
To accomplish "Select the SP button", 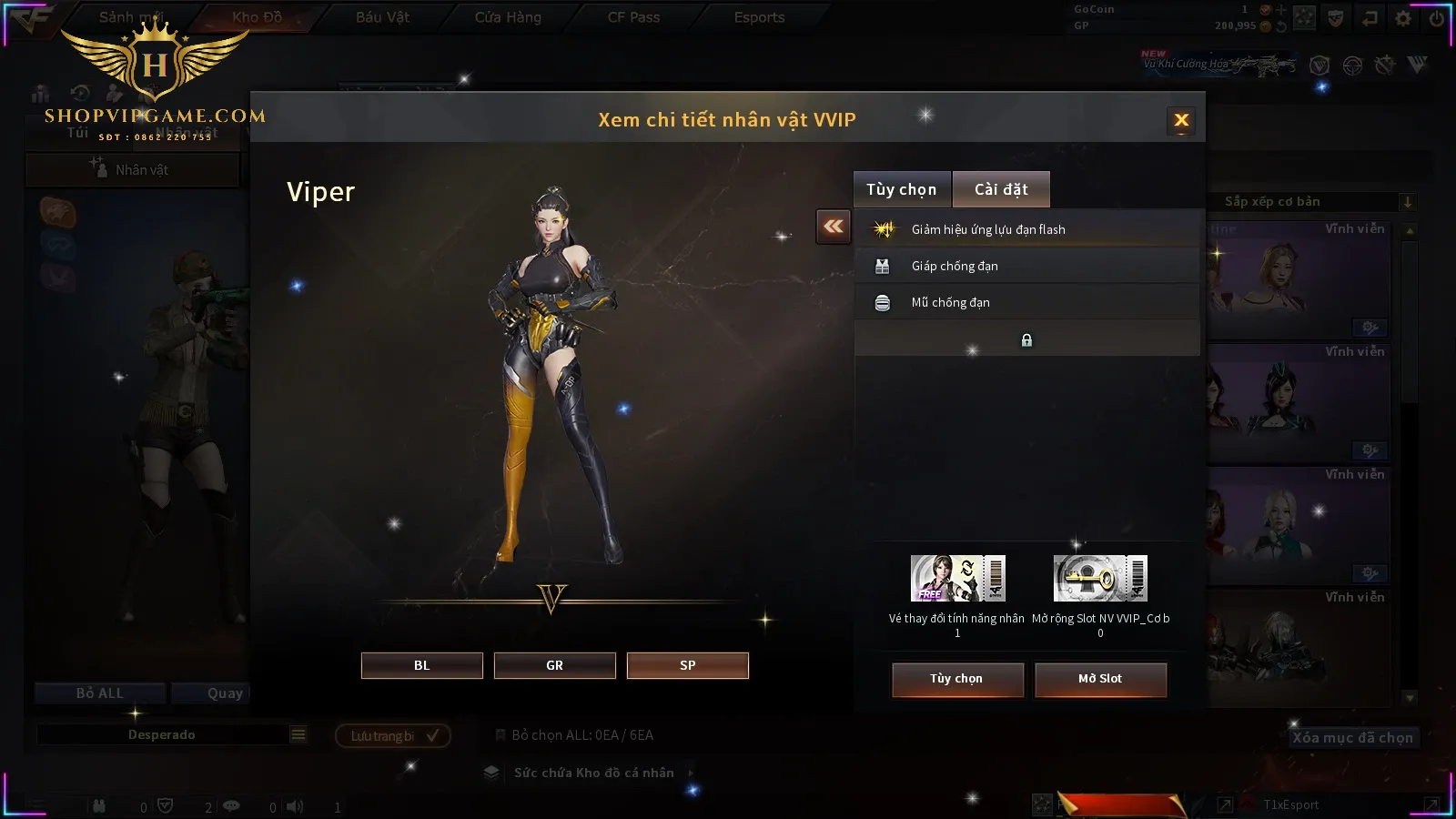I will point(687,665).
